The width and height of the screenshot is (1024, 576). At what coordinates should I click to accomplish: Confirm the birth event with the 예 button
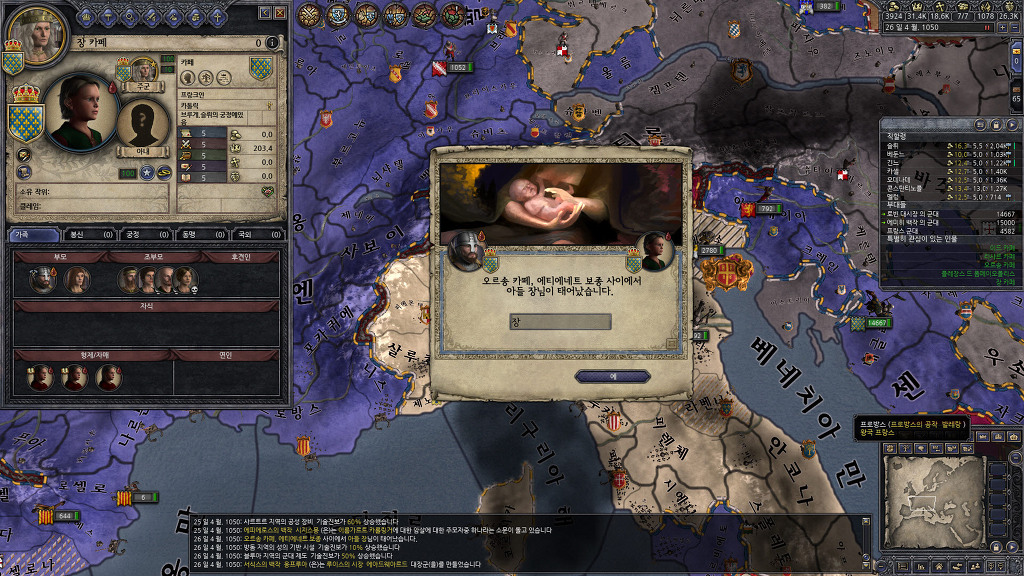pyautogui.click(x=613, y=376)
